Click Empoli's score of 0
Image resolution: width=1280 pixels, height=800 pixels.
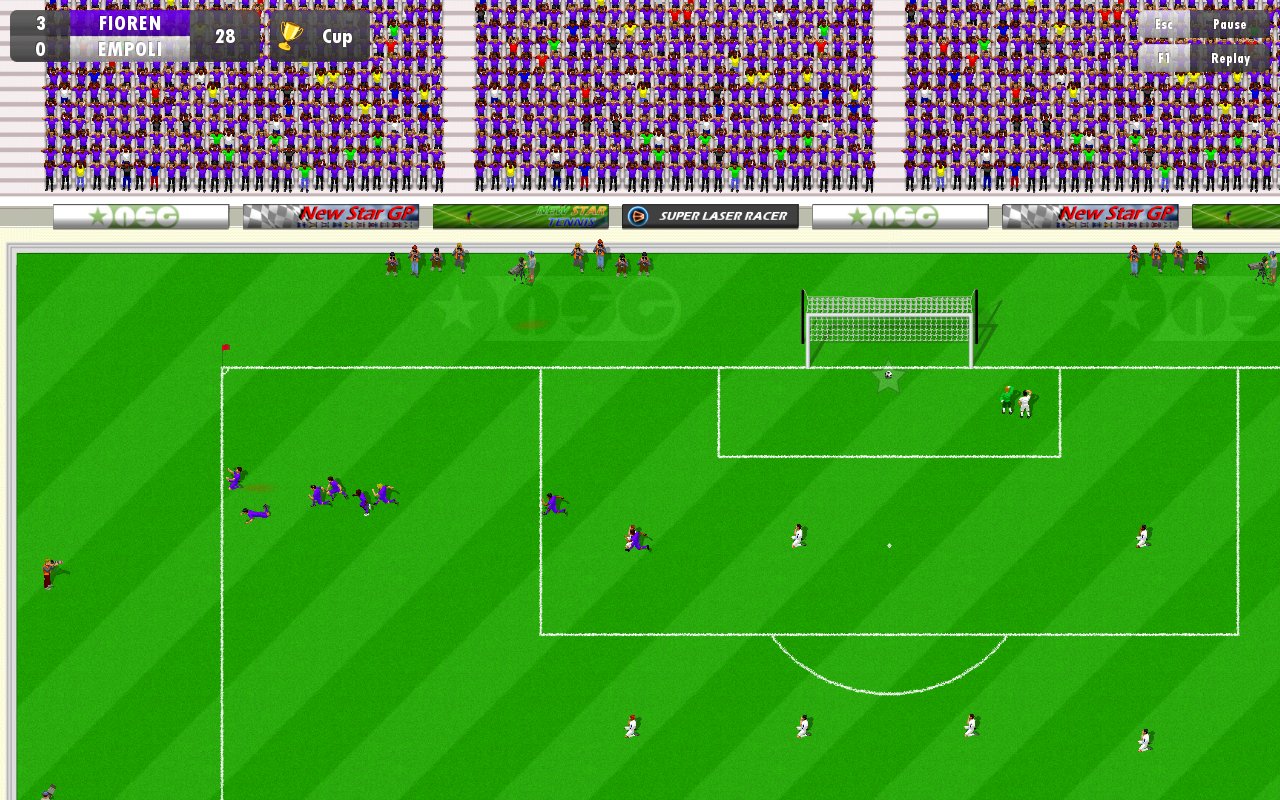(x=38, y=47)
